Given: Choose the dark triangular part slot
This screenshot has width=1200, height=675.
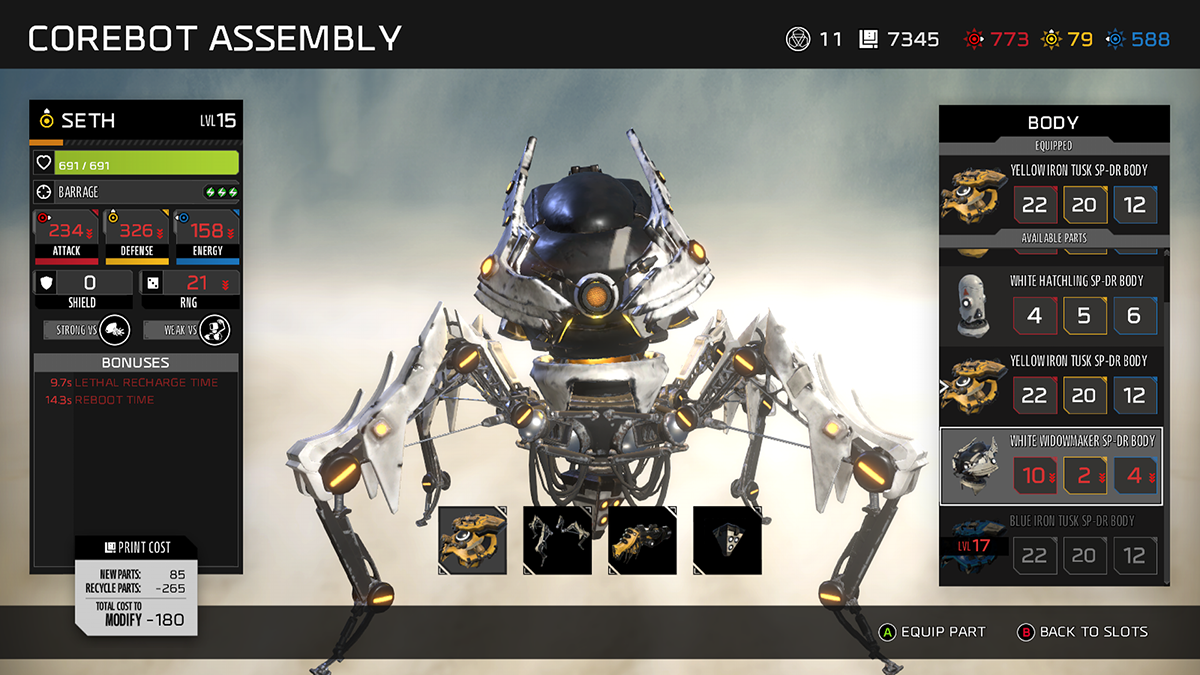Looking at the screenshot, I should [x=727, y=540].
